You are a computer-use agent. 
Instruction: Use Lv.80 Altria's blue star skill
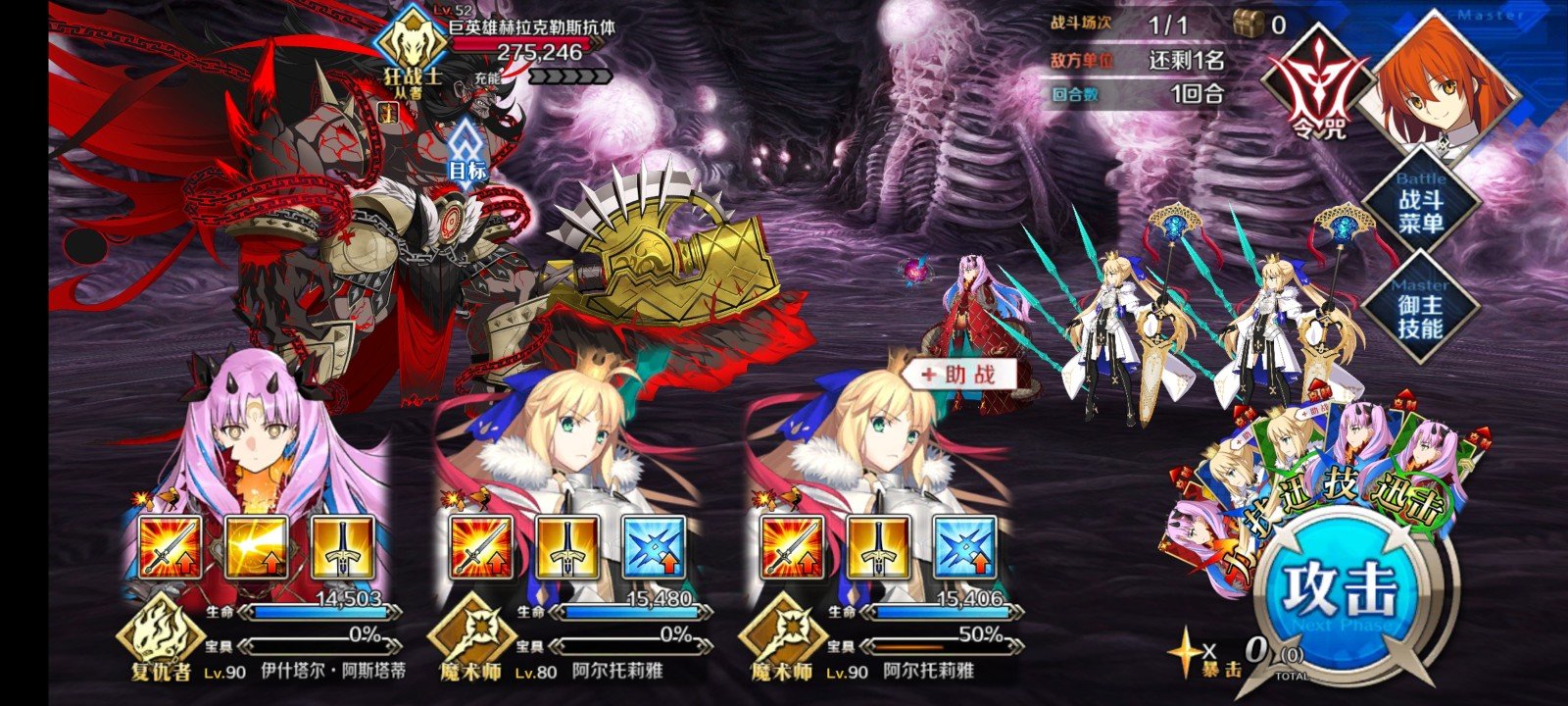[x=654, y=546]
